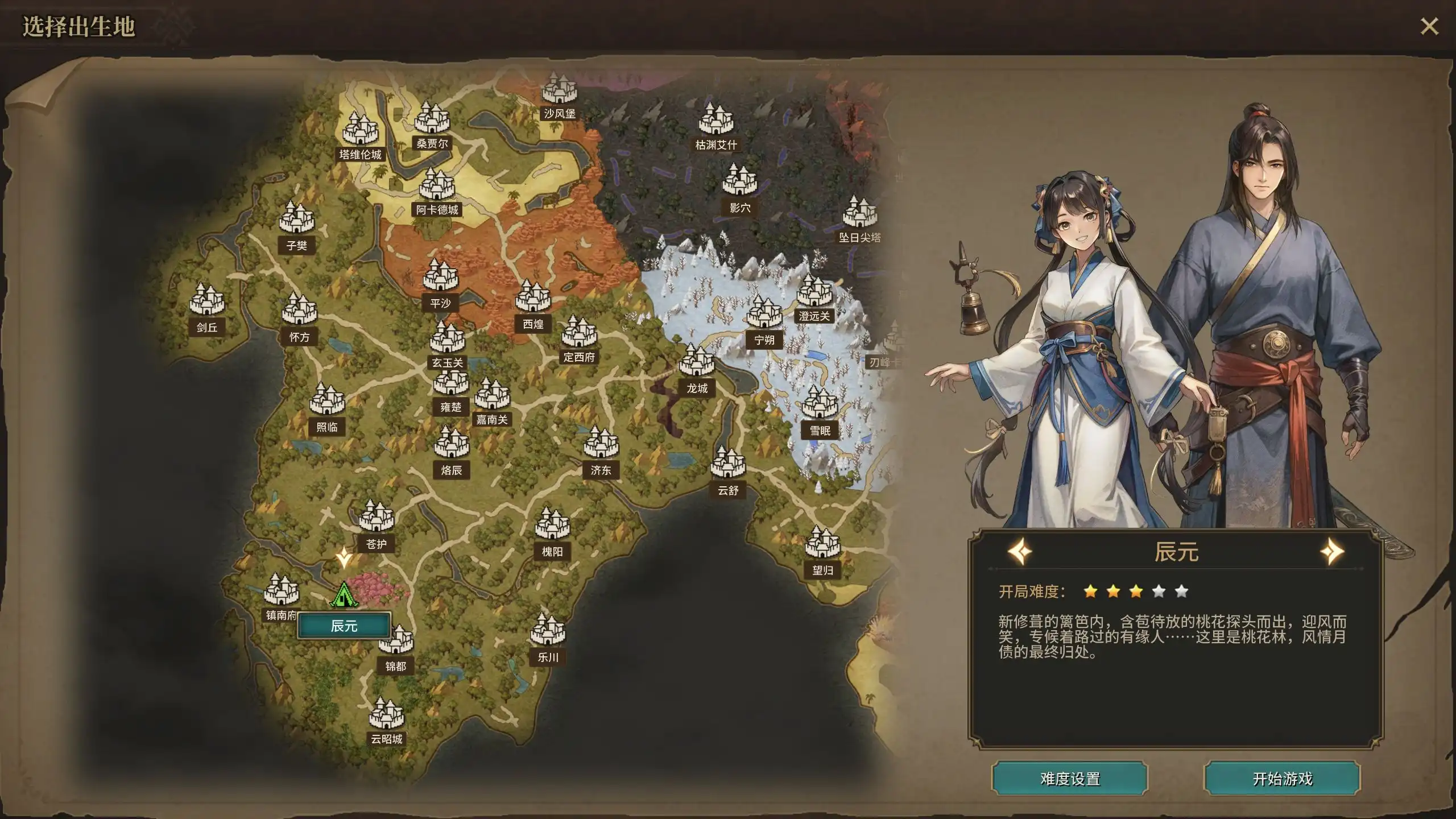Click the right sparkle arrow beside 辰元 title
Viewport: 1456px width, 819px height.
(x=1333, y=551)
